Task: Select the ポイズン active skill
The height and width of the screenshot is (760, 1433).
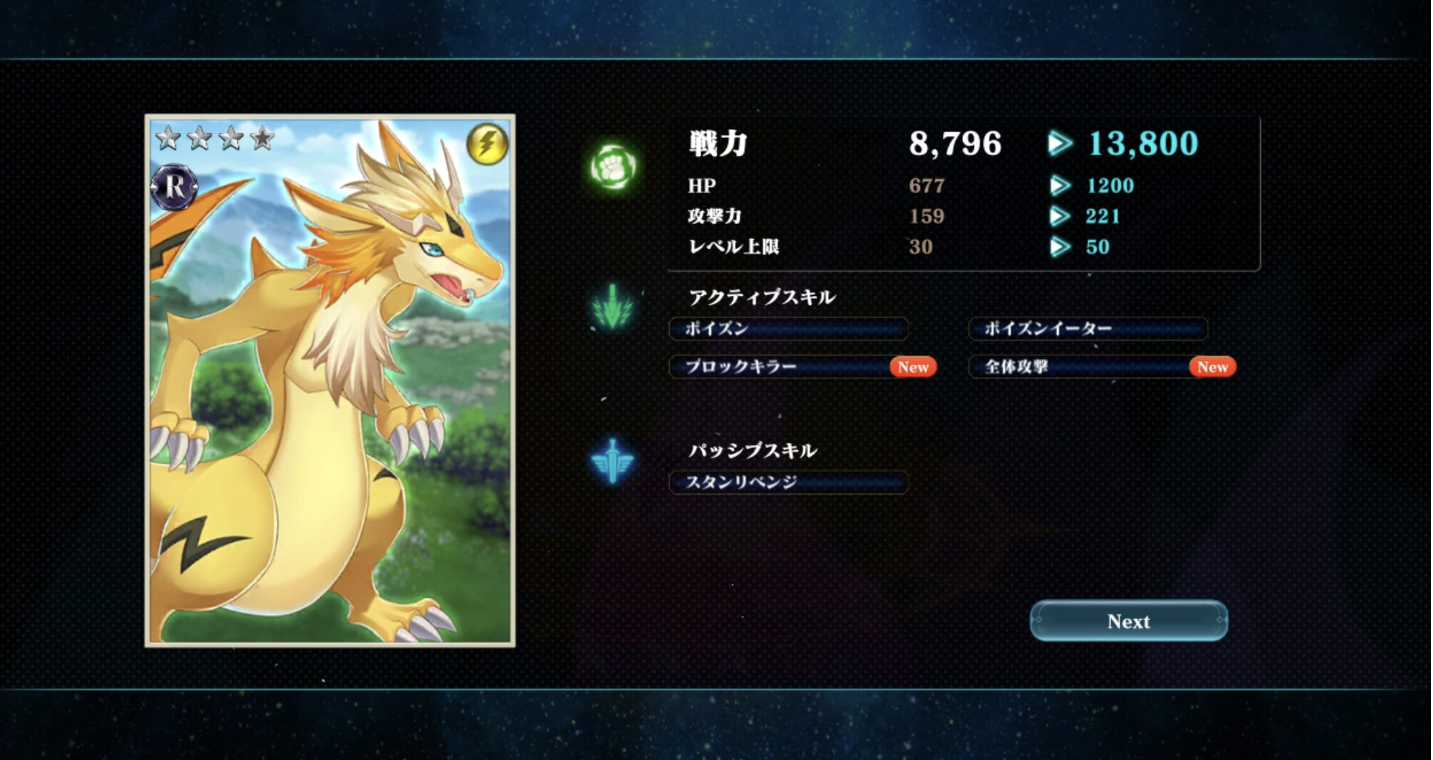Action: click(x=788, y=329)
